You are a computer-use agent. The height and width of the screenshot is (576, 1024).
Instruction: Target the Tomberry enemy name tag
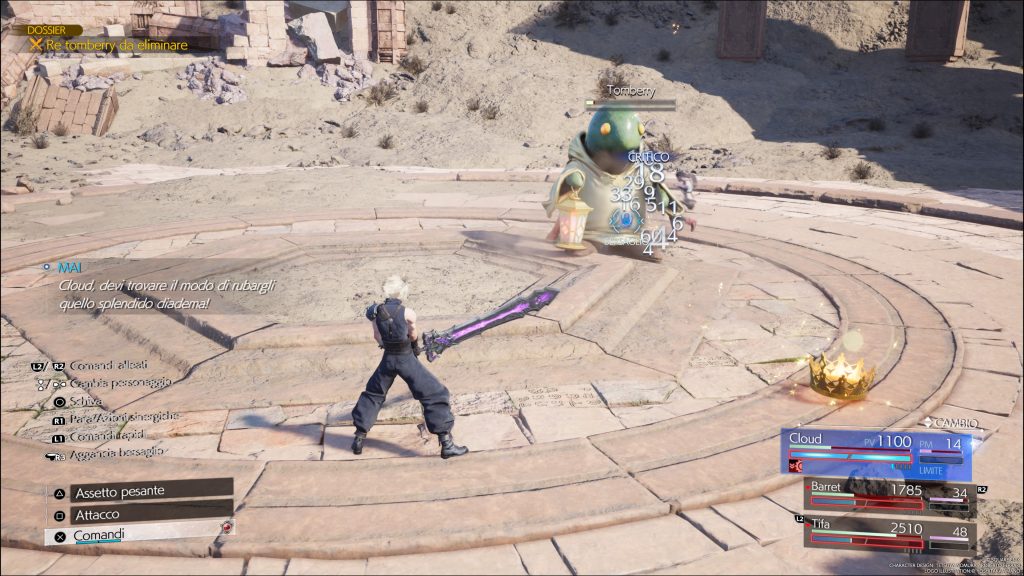click(x=629, y=90)
